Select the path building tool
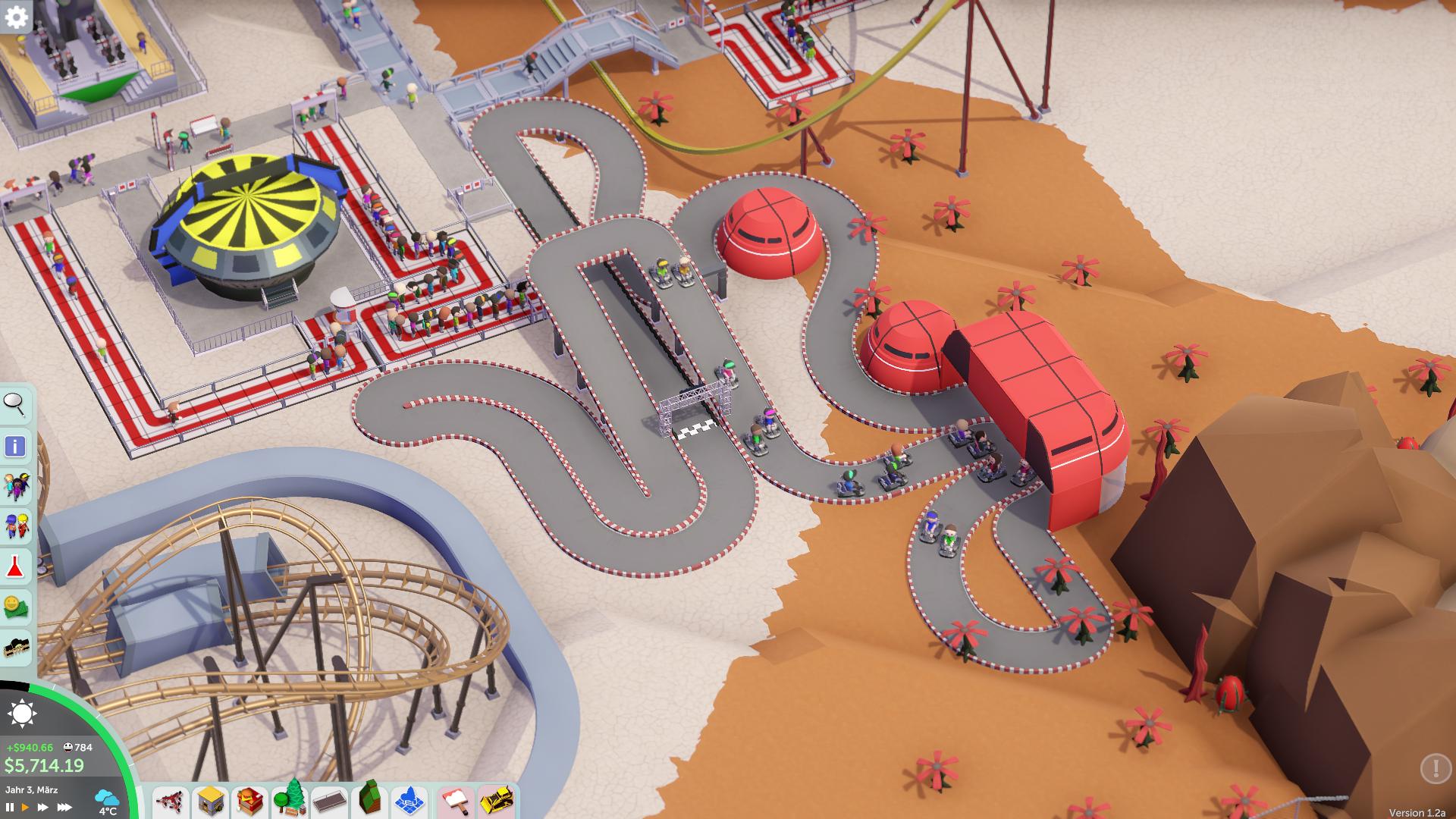This screenshot has height=819, width=1456. (330, 801)
